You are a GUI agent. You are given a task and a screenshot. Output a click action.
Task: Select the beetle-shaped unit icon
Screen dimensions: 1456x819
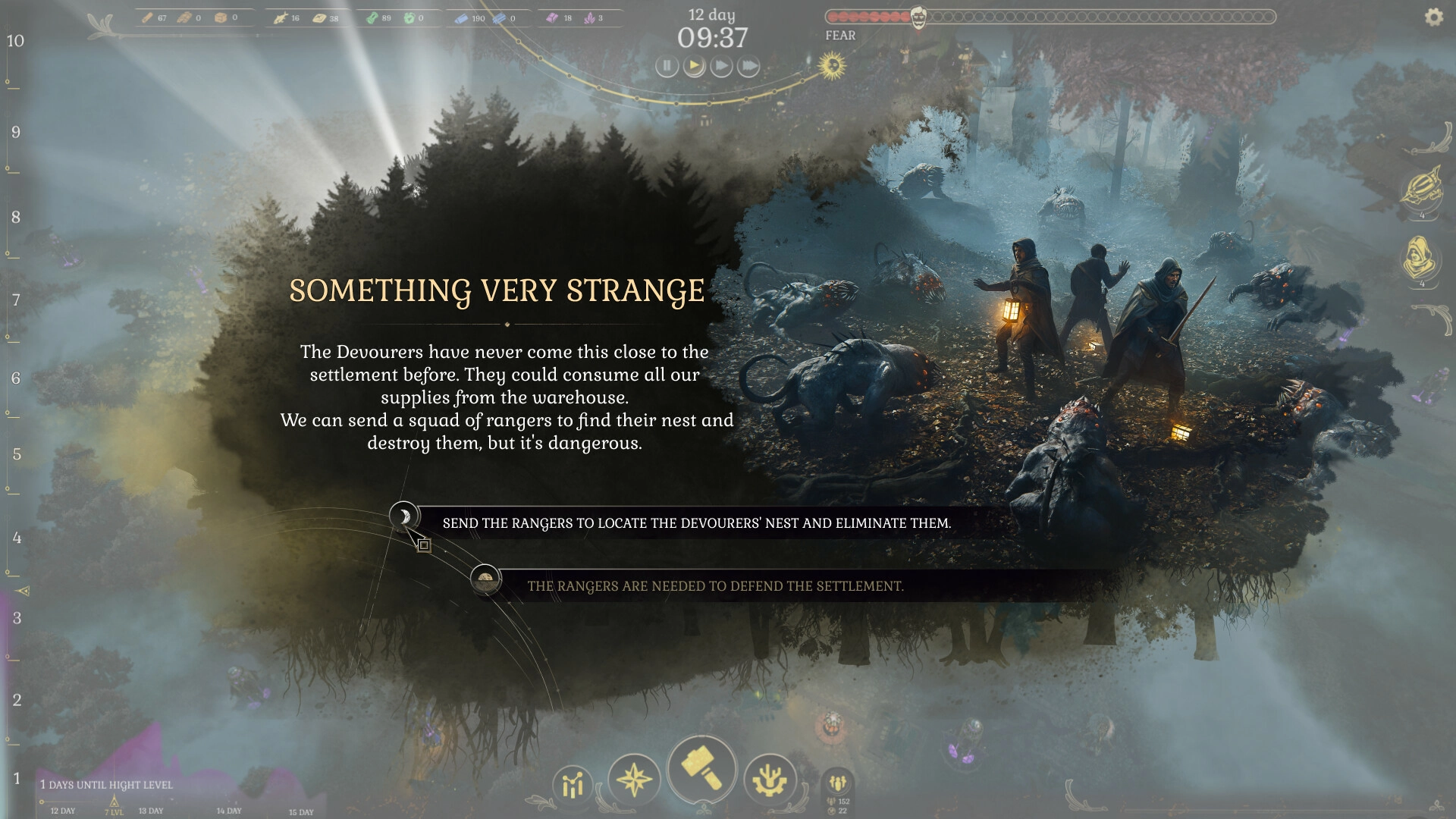[1420, 189]
